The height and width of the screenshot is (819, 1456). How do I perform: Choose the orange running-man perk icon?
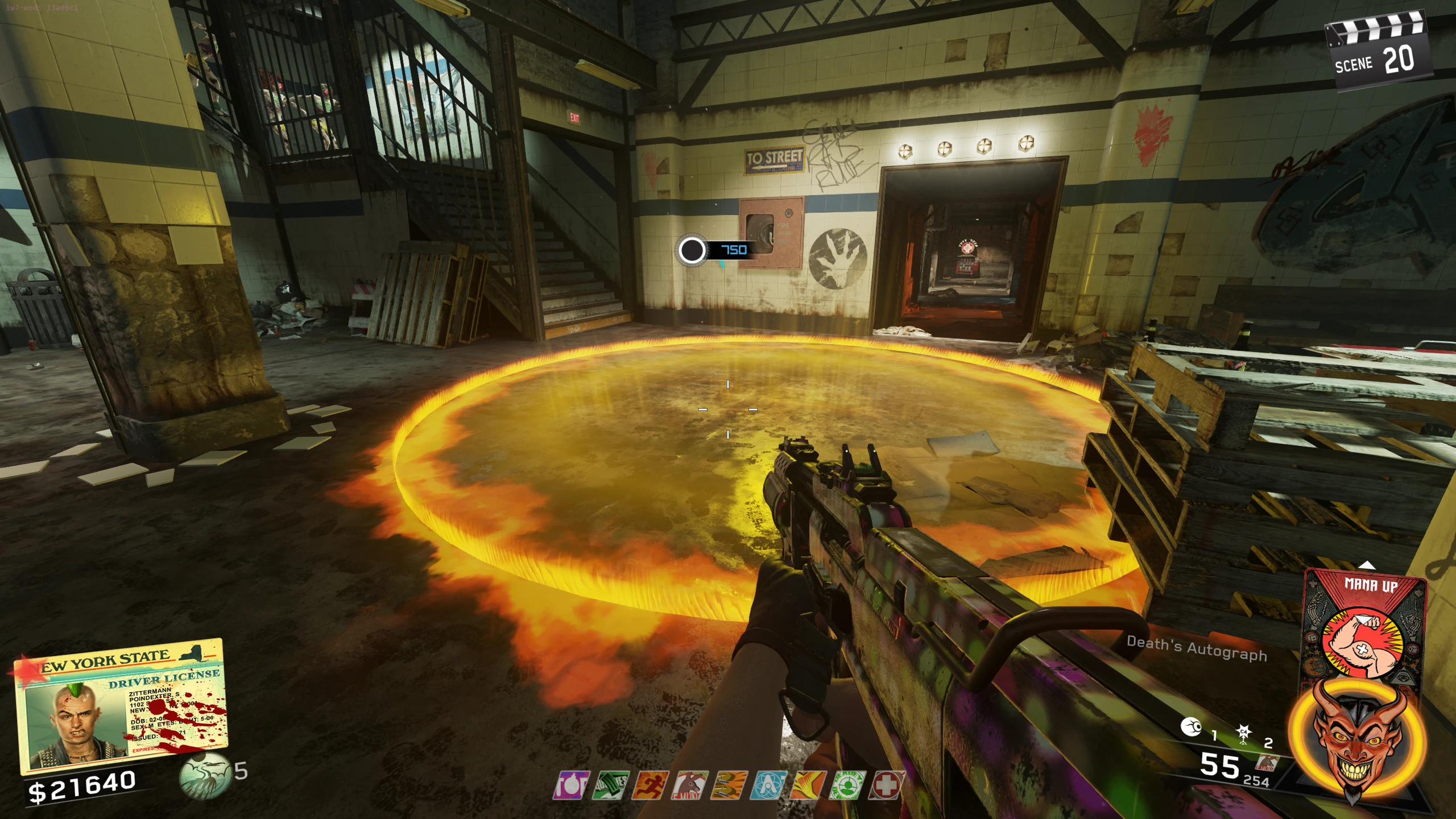click(x=650, y=785)
